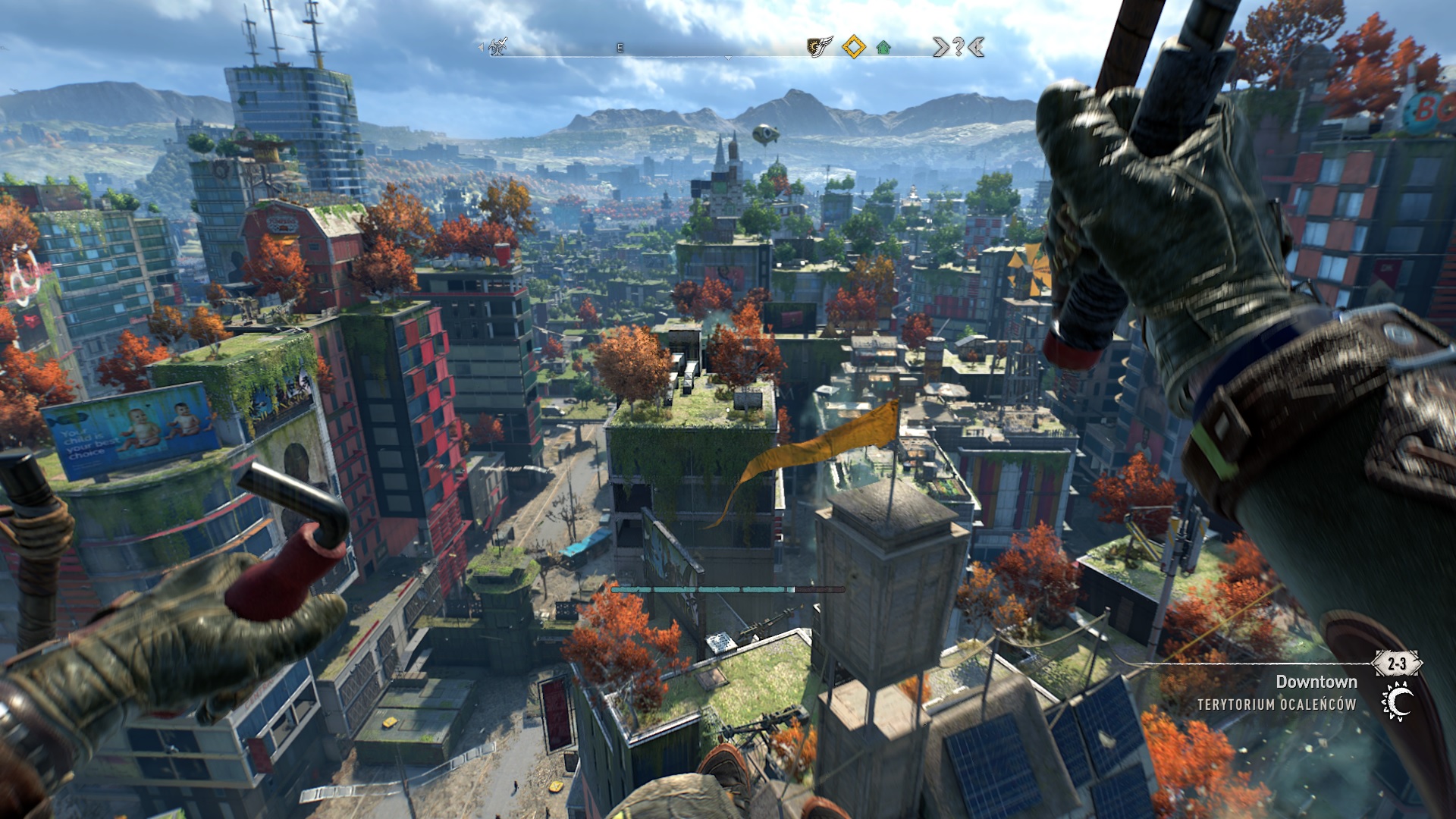Click the question mark marker on the compass
This screenshot has width=1456, height=819.
pyautogui.click(x=959, y=48)
